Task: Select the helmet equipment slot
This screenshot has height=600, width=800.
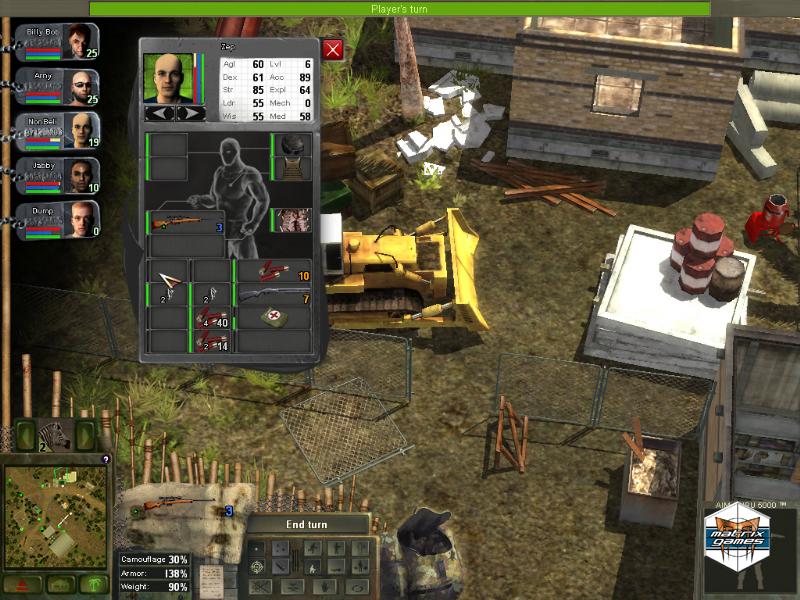Action: [293, 145]
